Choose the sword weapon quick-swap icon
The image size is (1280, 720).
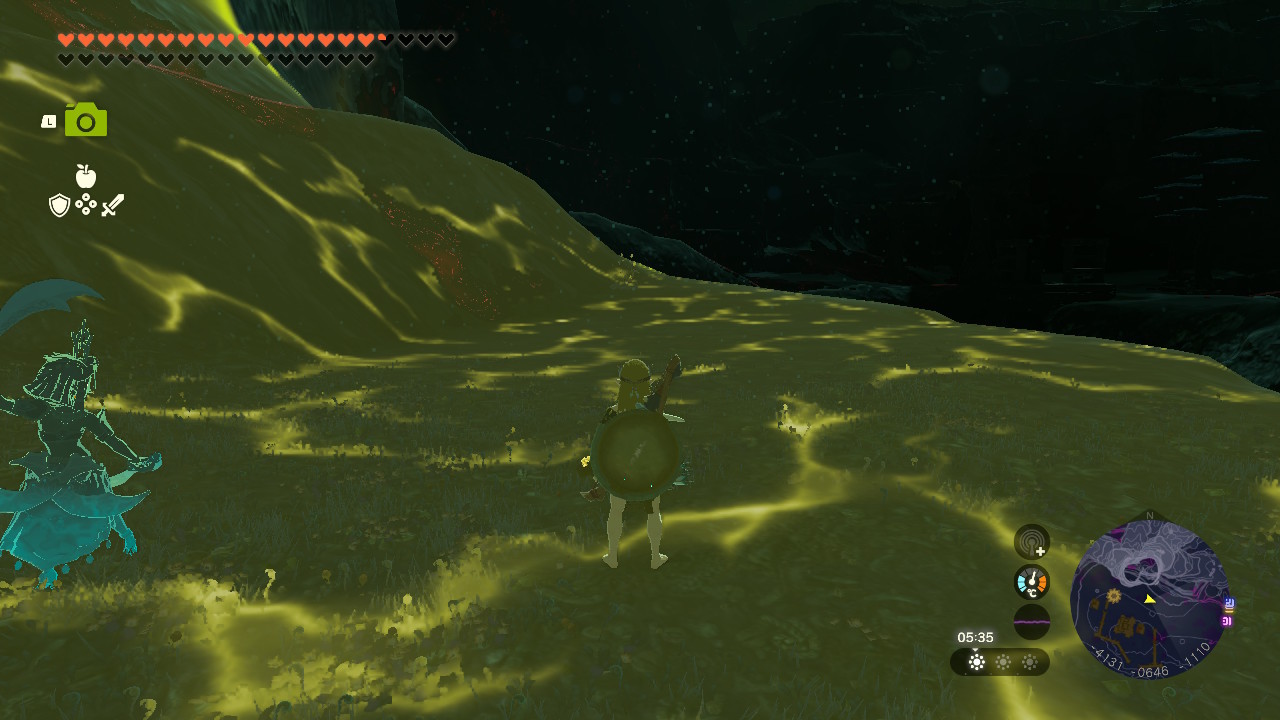[x=113, y=205]
